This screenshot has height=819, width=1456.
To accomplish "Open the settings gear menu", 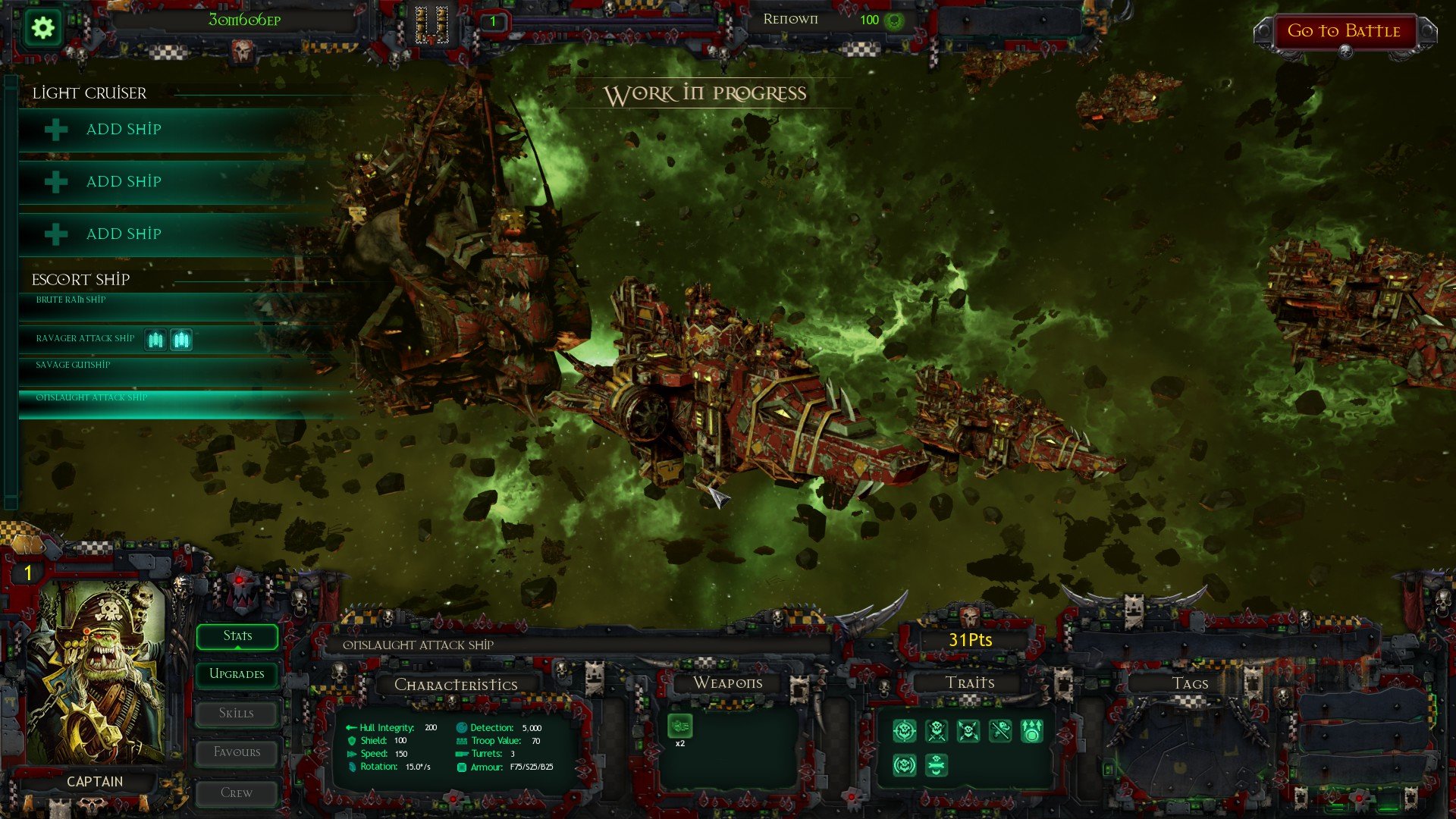I will (x=42, y=27).
